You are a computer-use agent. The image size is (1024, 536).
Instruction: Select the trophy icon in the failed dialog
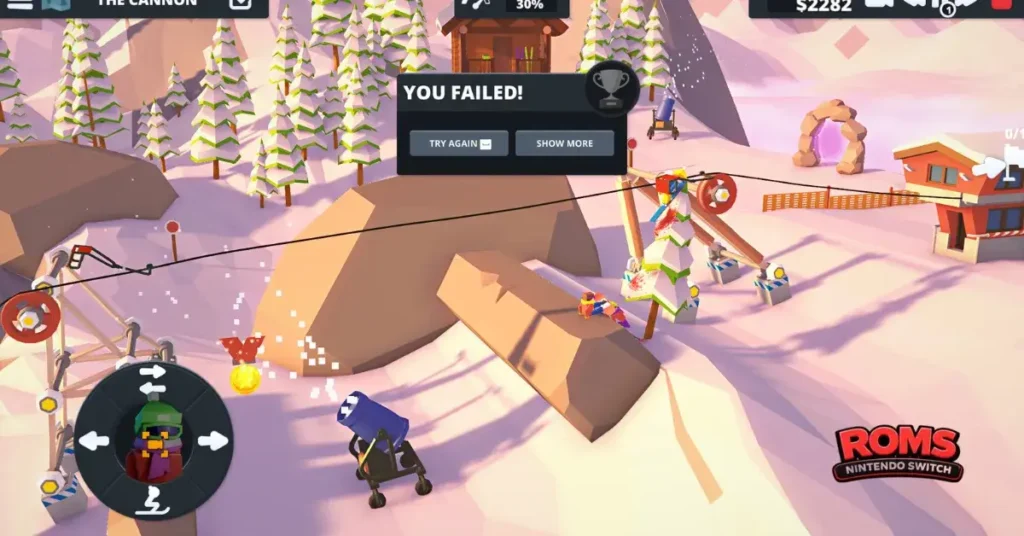point(609,87)
